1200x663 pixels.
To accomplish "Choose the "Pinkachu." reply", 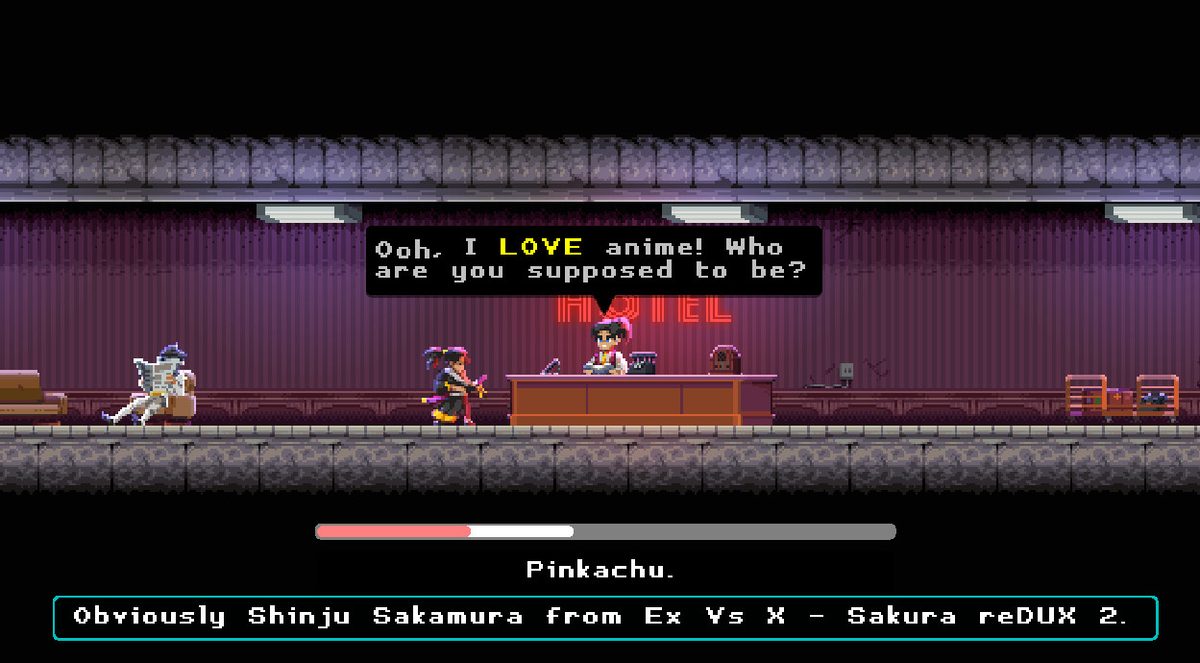I will [x=601, y=570].
